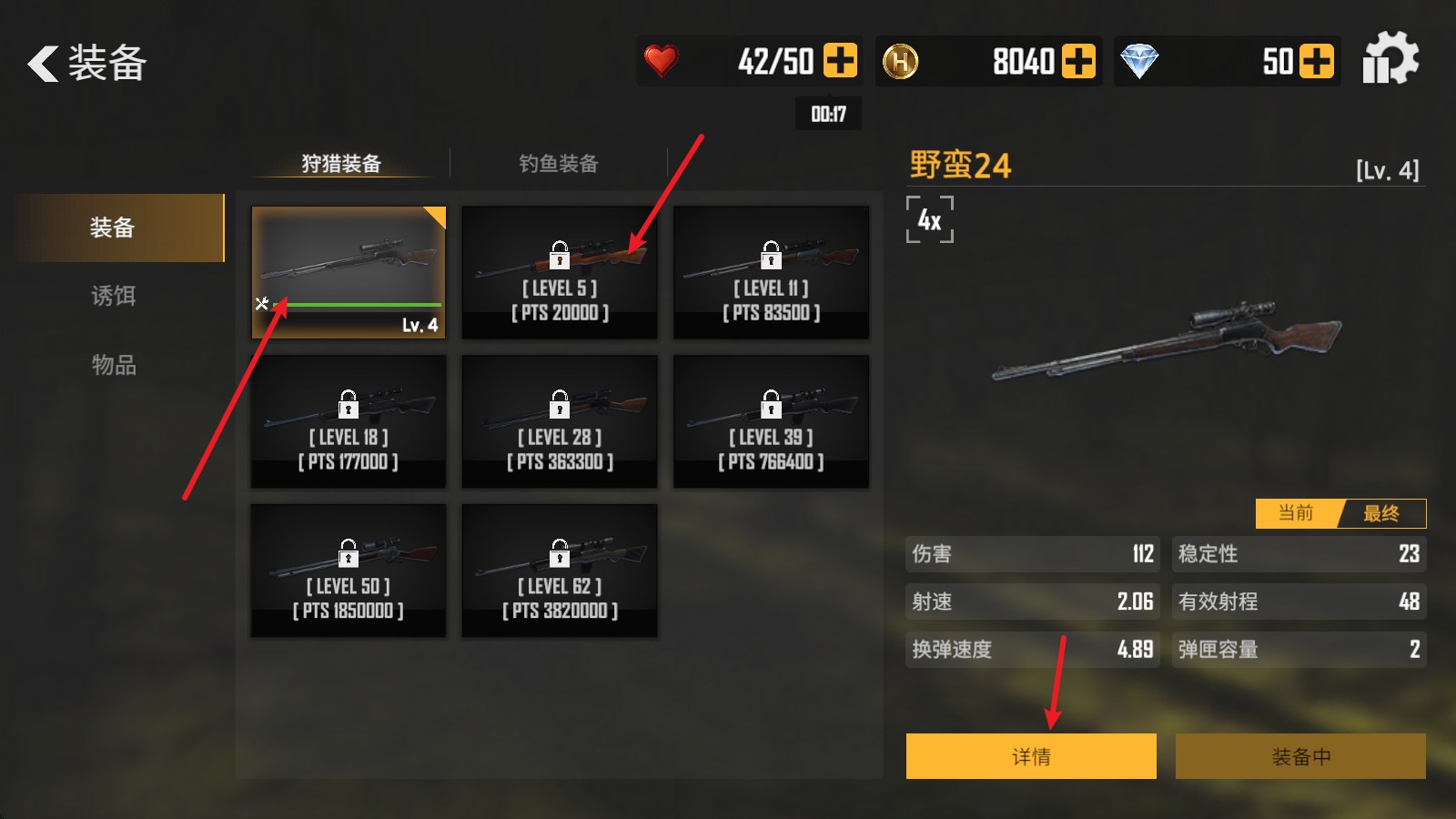The image size is (1456, 819).
Task: Click the plus next to 8040 coins
Action: point(1079,60)
